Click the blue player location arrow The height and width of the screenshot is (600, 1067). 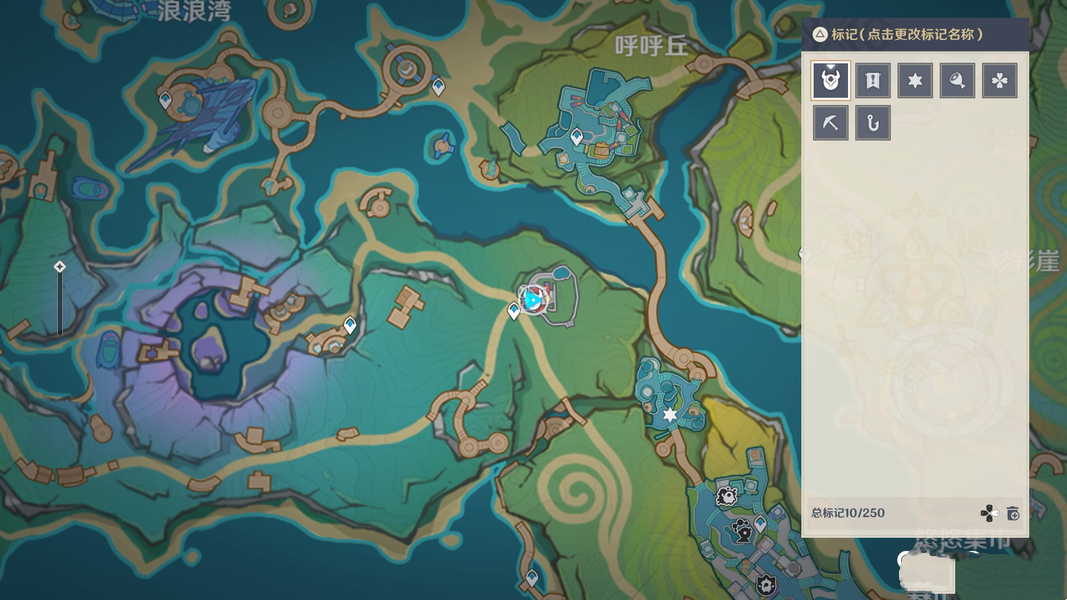(x=534, y=299)
